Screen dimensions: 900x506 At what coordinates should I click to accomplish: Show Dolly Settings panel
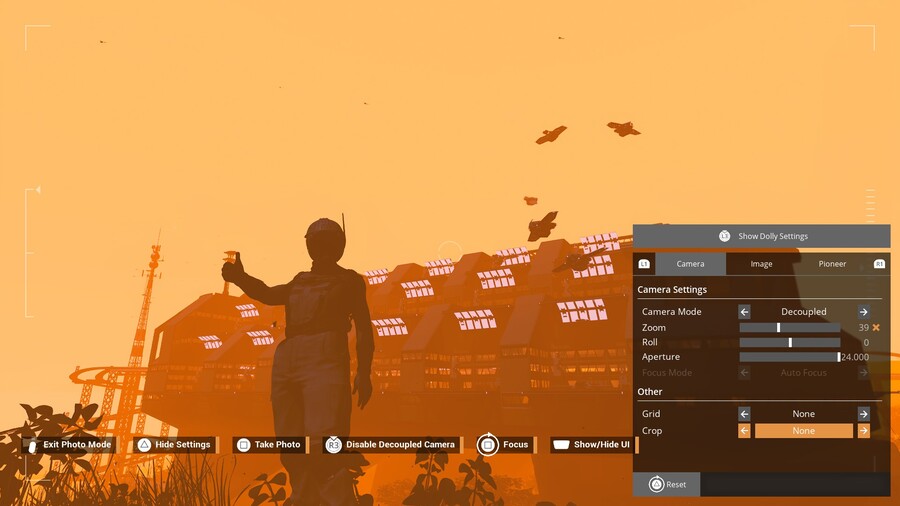click(x=761, y=236)
